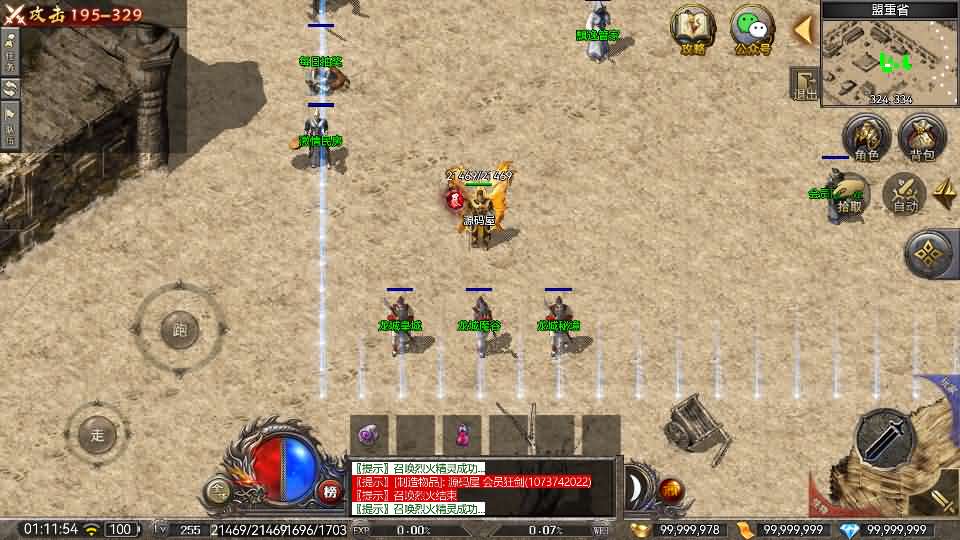Click the swap arrows button on the side panel
Viewport: 960px width, 540px height.
point(10,88)
